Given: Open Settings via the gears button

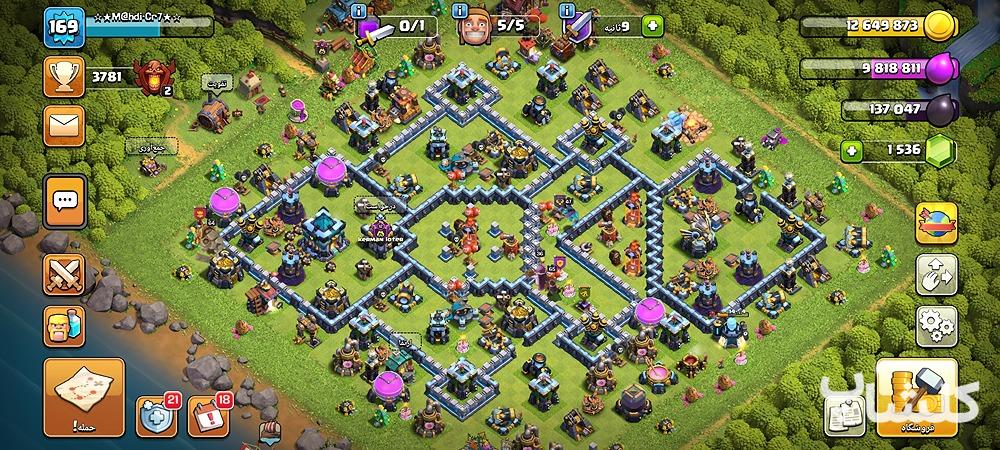Looking at the screenshot, I should [x=936, y=325].
